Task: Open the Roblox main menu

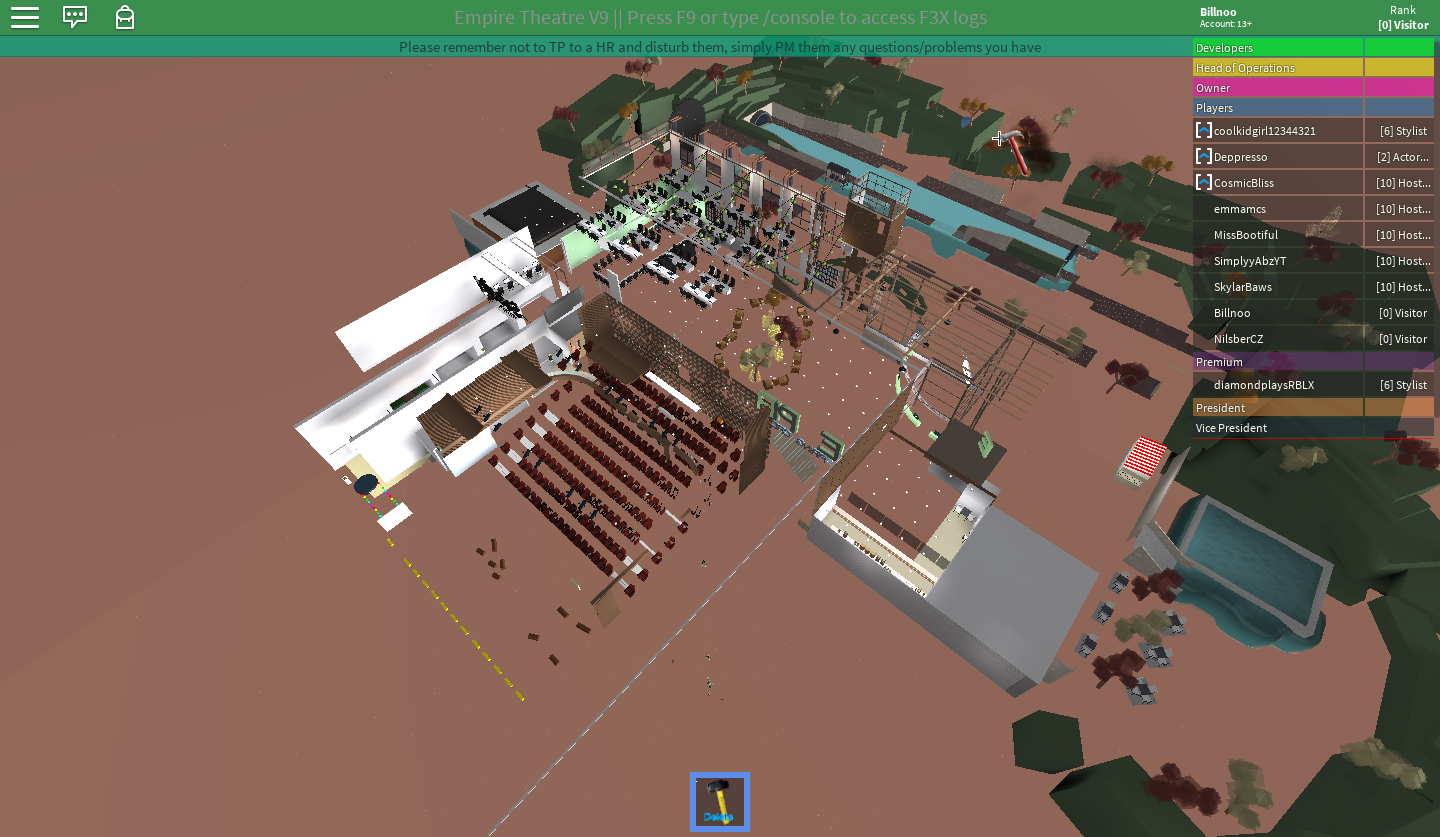Action: [24, 17]
